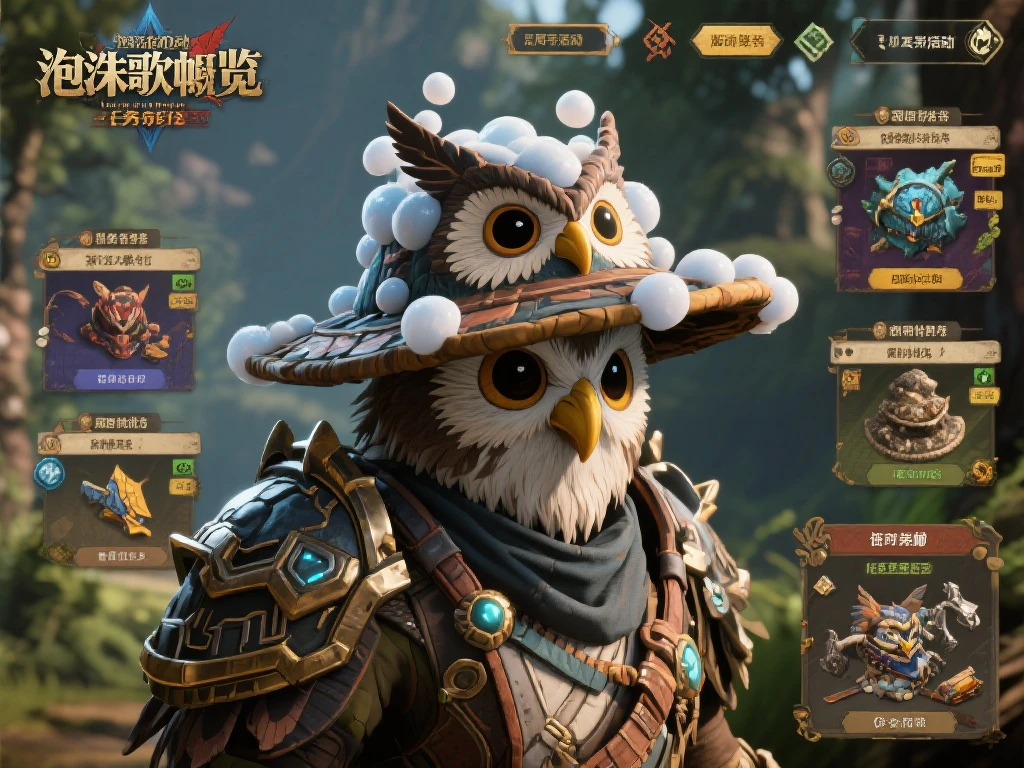Click the green button under the camouflage hat
The image size is (1024, 768).
click(914, 473)
